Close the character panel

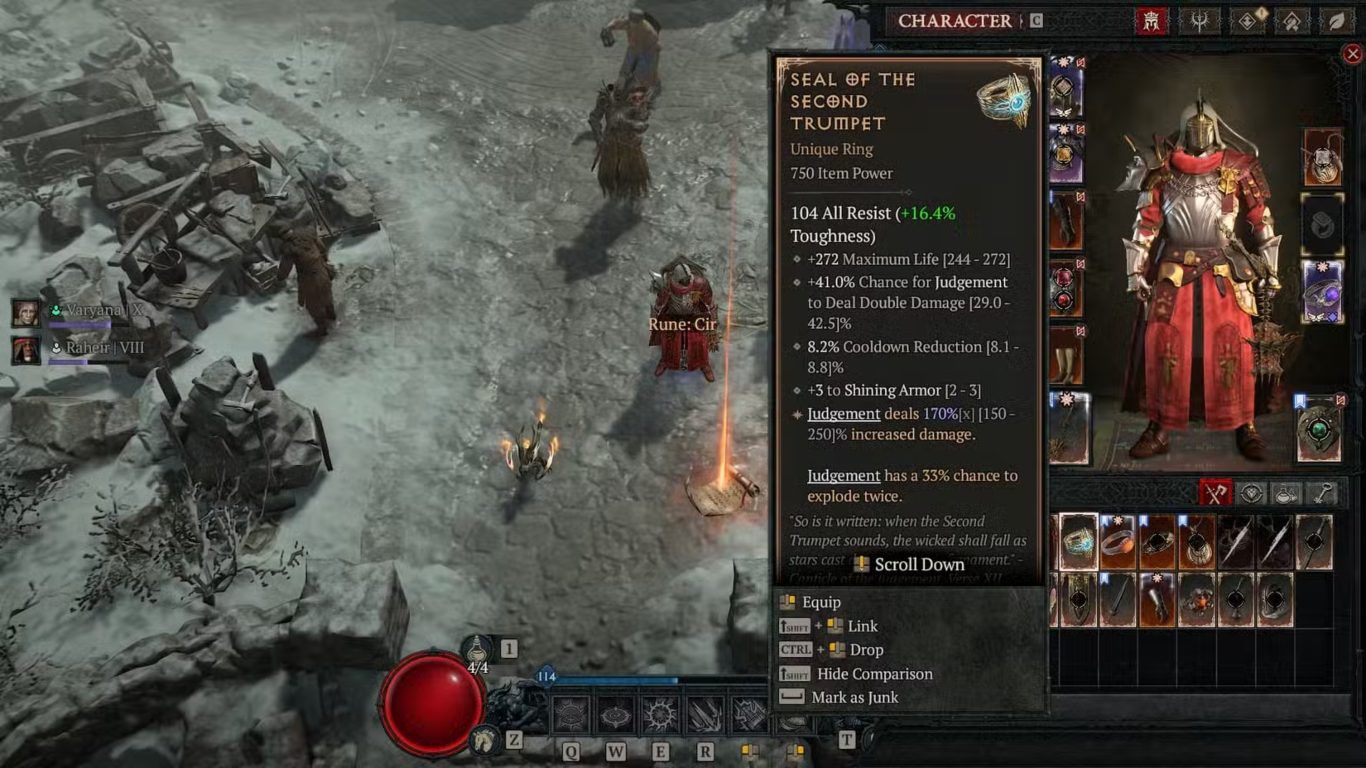pos(1352,54)
